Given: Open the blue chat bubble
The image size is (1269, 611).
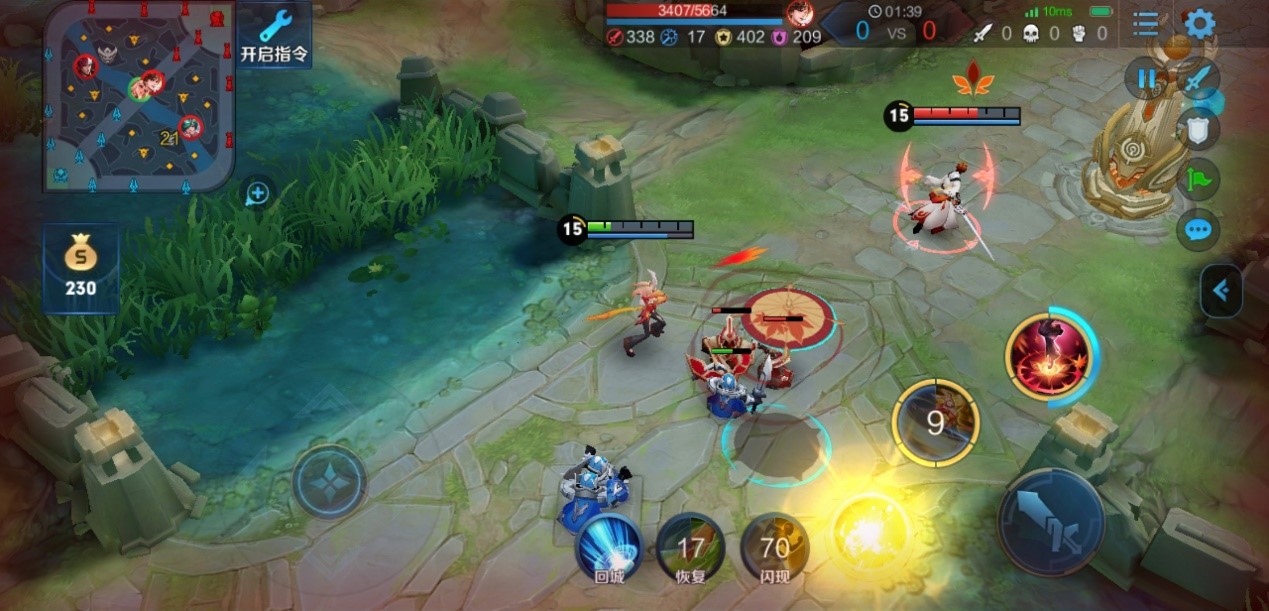Looking at the screenshot, I should [x=1198, y=231].
